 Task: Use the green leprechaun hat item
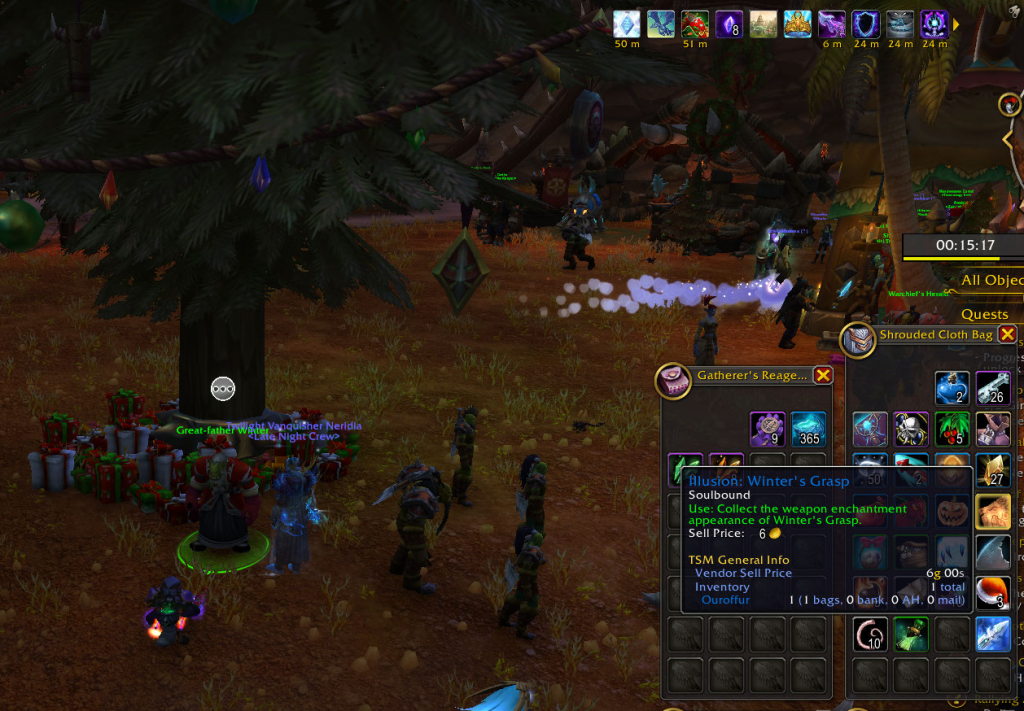point(911,634)
